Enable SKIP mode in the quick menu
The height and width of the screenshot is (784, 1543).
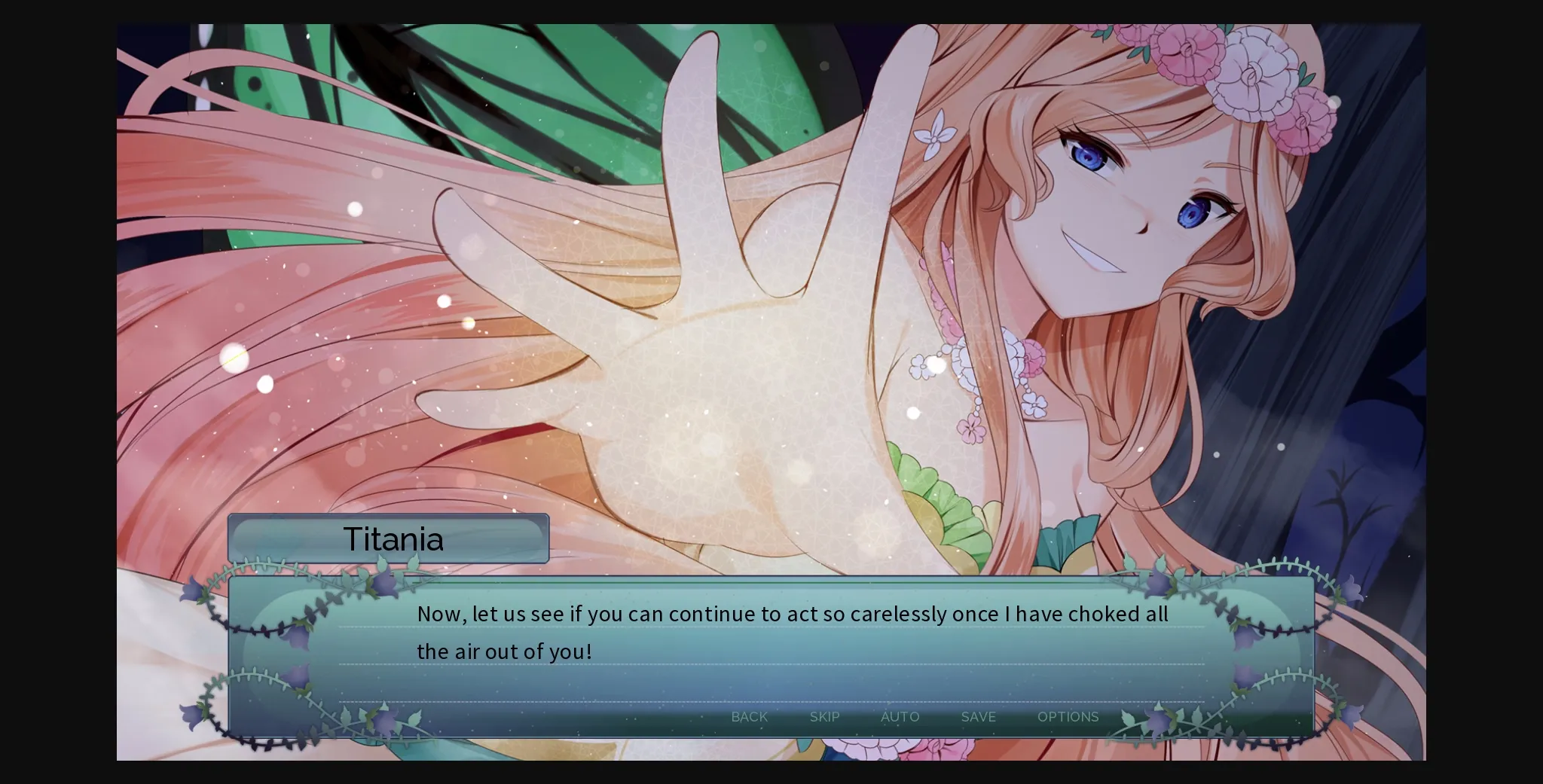pyautogui.click(x=825, y=717)
